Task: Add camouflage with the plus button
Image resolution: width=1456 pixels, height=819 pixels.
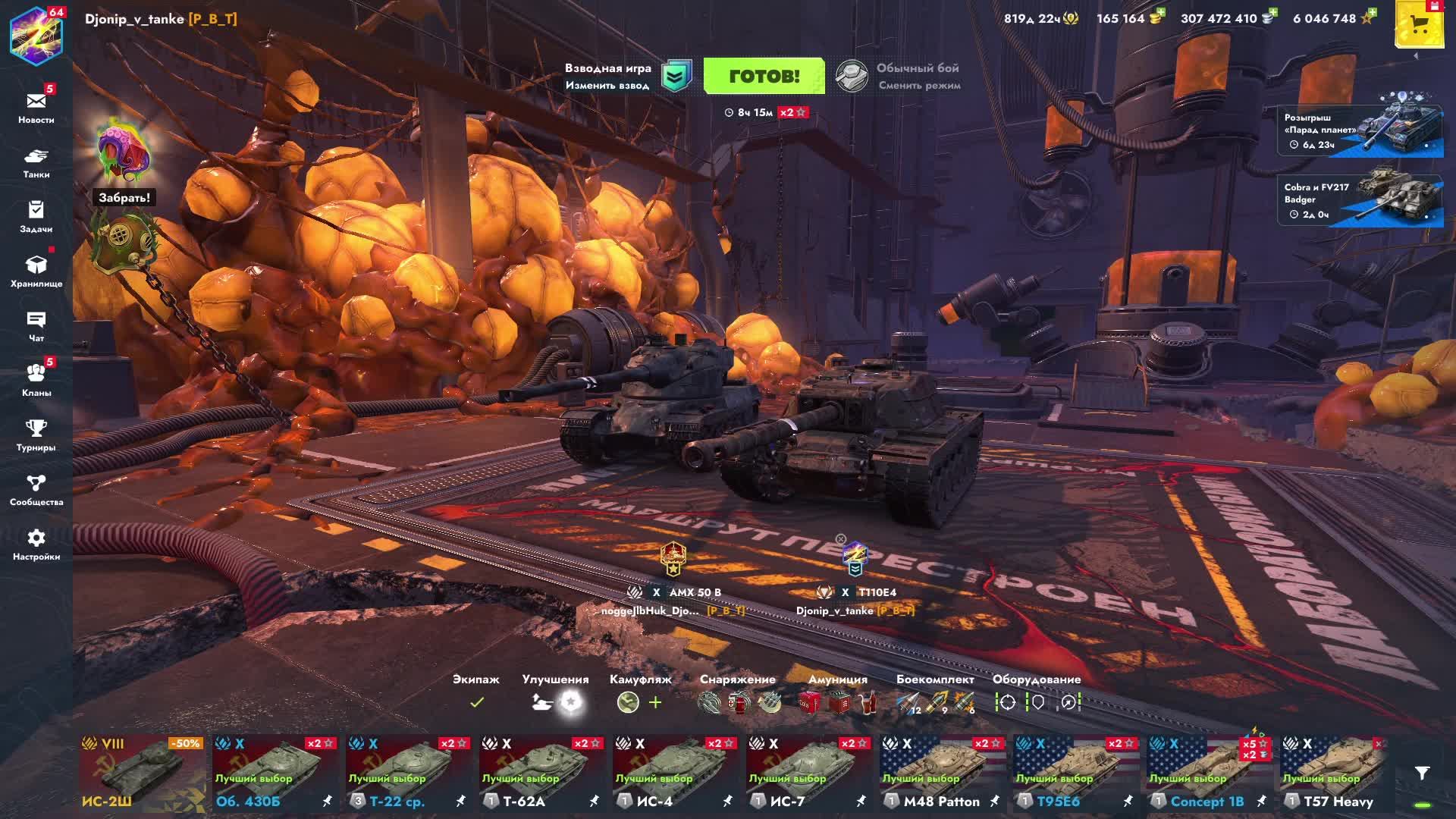Action: [x=655, y=702]
